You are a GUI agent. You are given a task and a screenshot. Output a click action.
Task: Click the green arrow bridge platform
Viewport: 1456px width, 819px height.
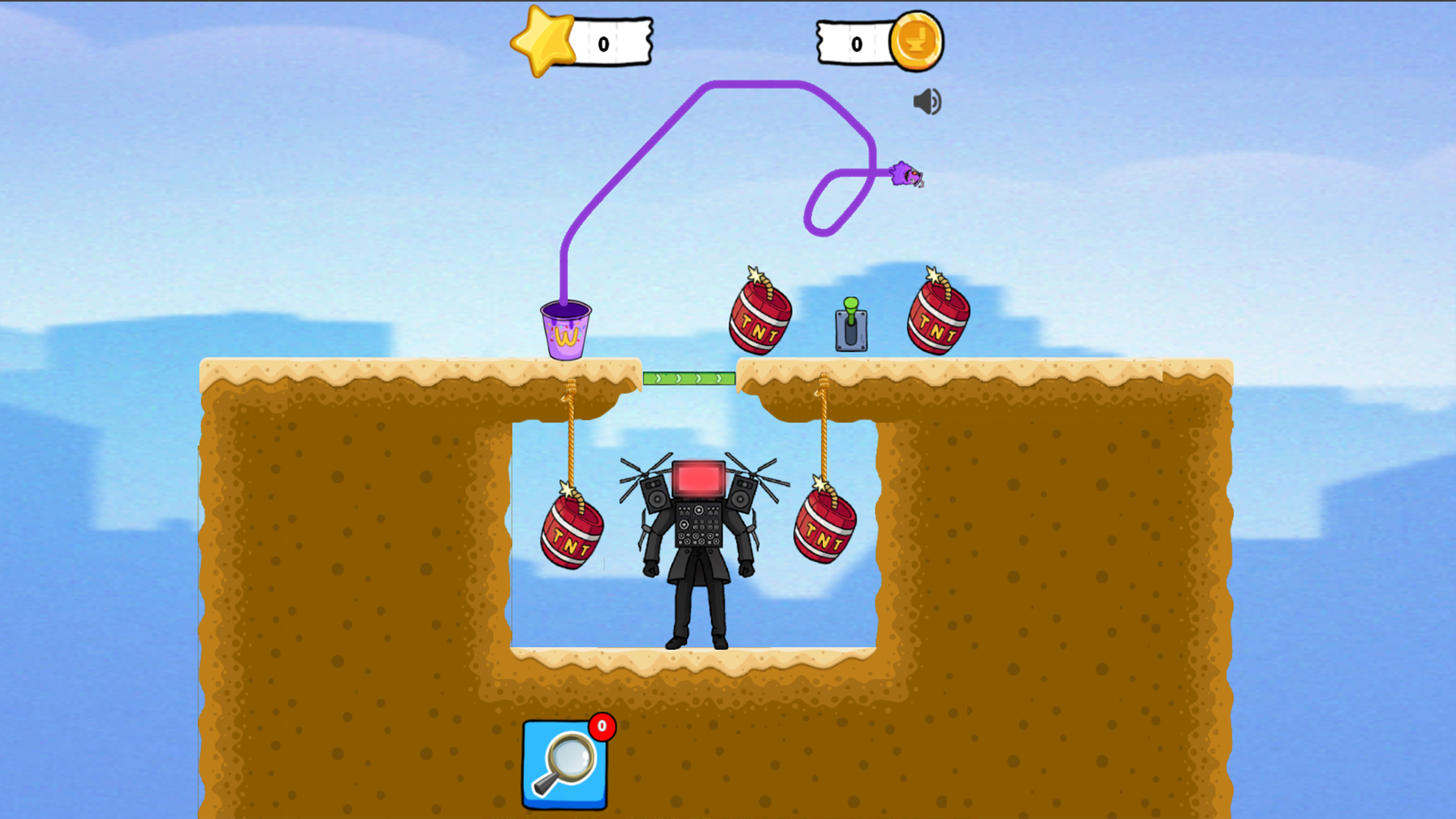(x=689, y=377)
